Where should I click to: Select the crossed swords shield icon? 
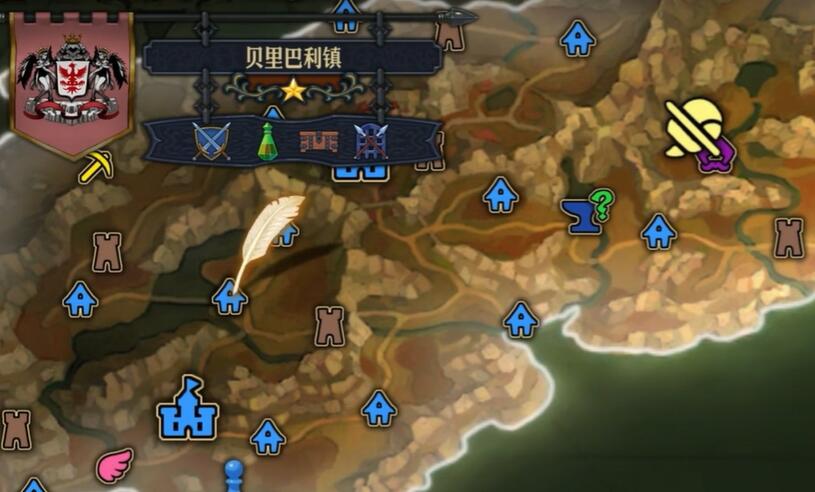pyautogui.click(x=211, y=141)
